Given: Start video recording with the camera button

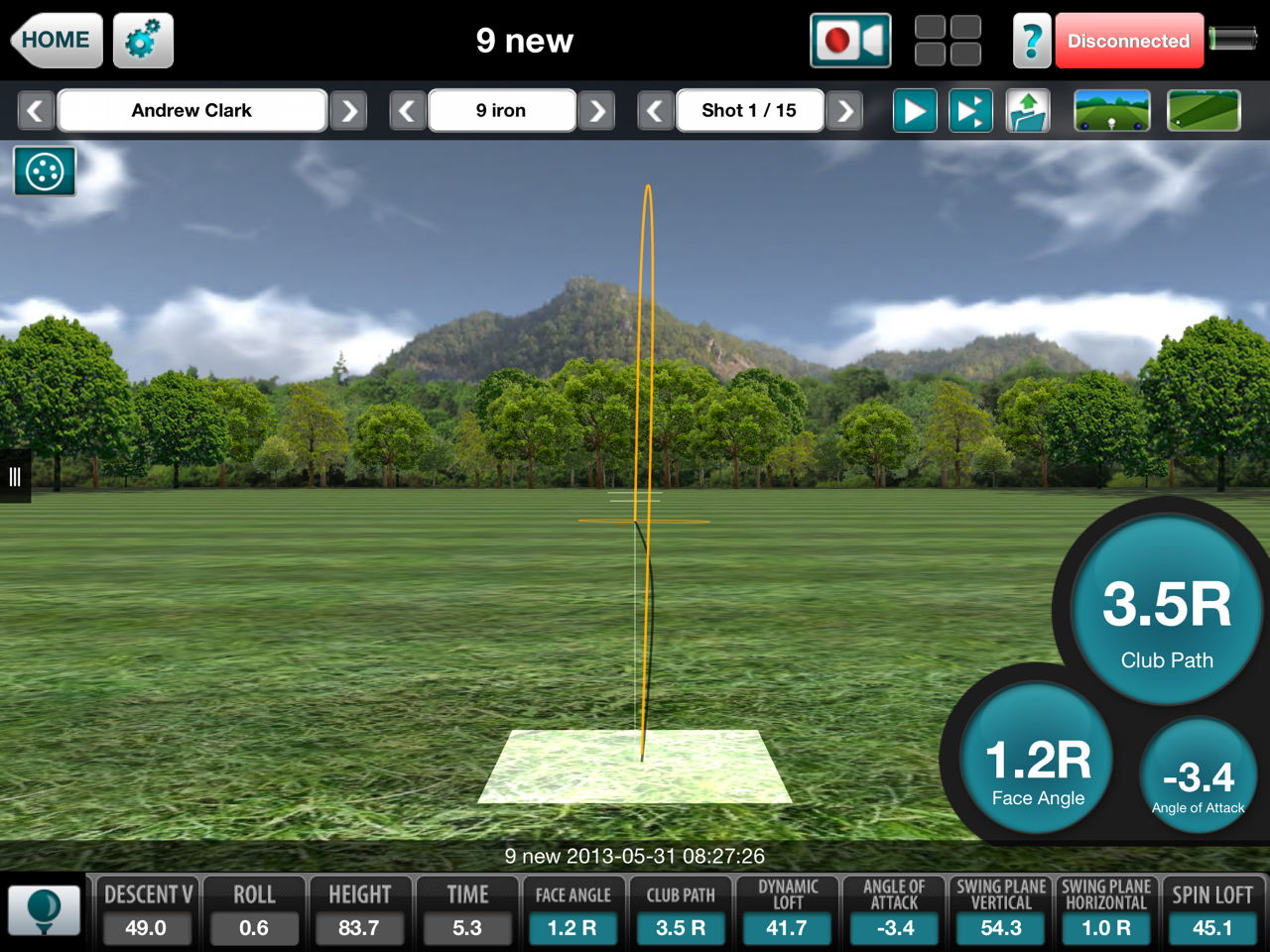Looking at the screenshot, I should [850, 41].
